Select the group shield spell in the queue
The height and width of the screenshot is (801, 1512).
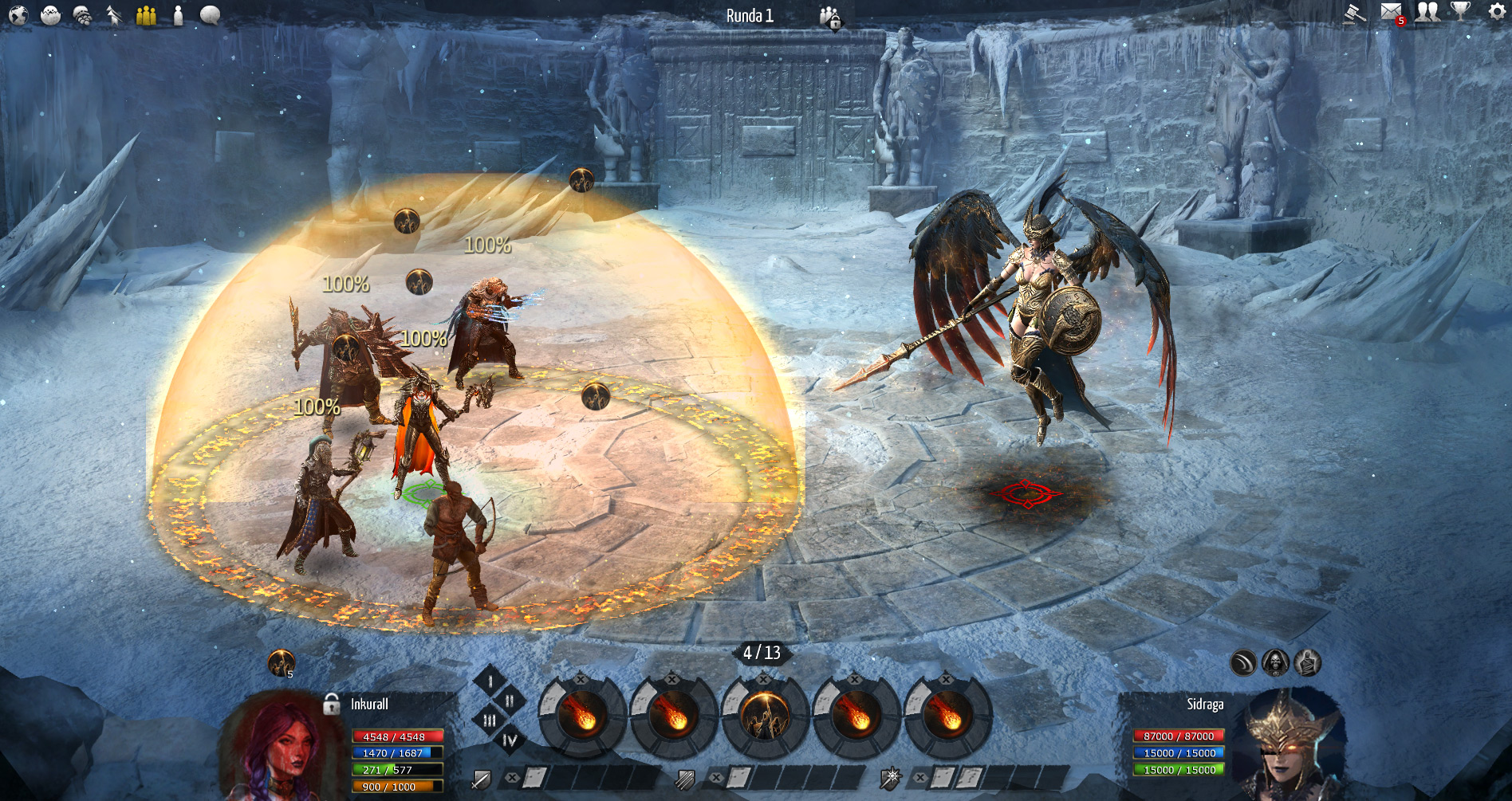pyautogui.click(x=764, y=716)
